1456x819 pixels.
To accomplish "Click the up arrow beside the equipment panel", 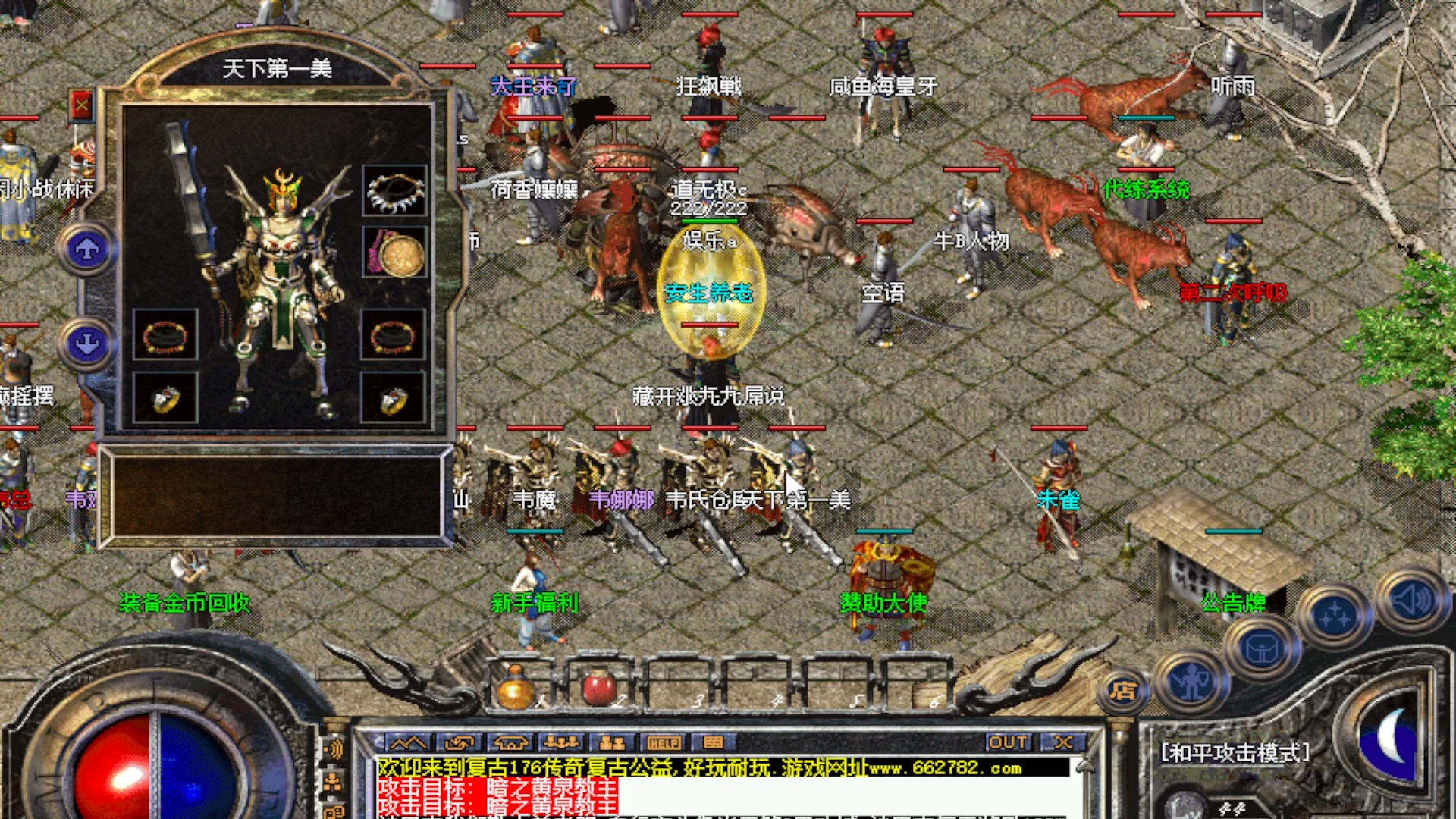I will point(87,249).
